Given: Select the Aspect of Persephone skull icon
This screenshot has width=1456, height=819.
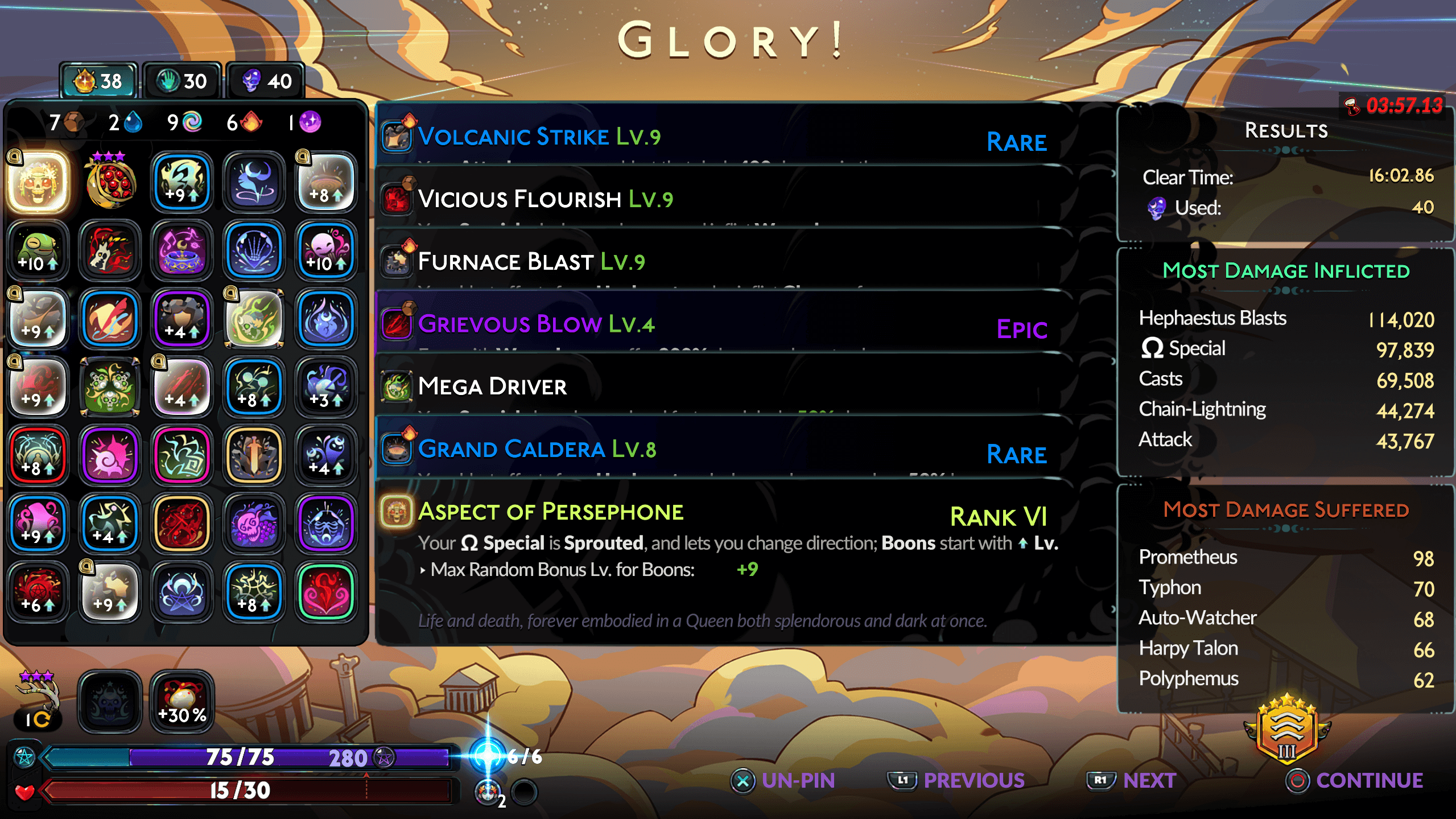Looking at the screenshot, I should coord(397,511).
